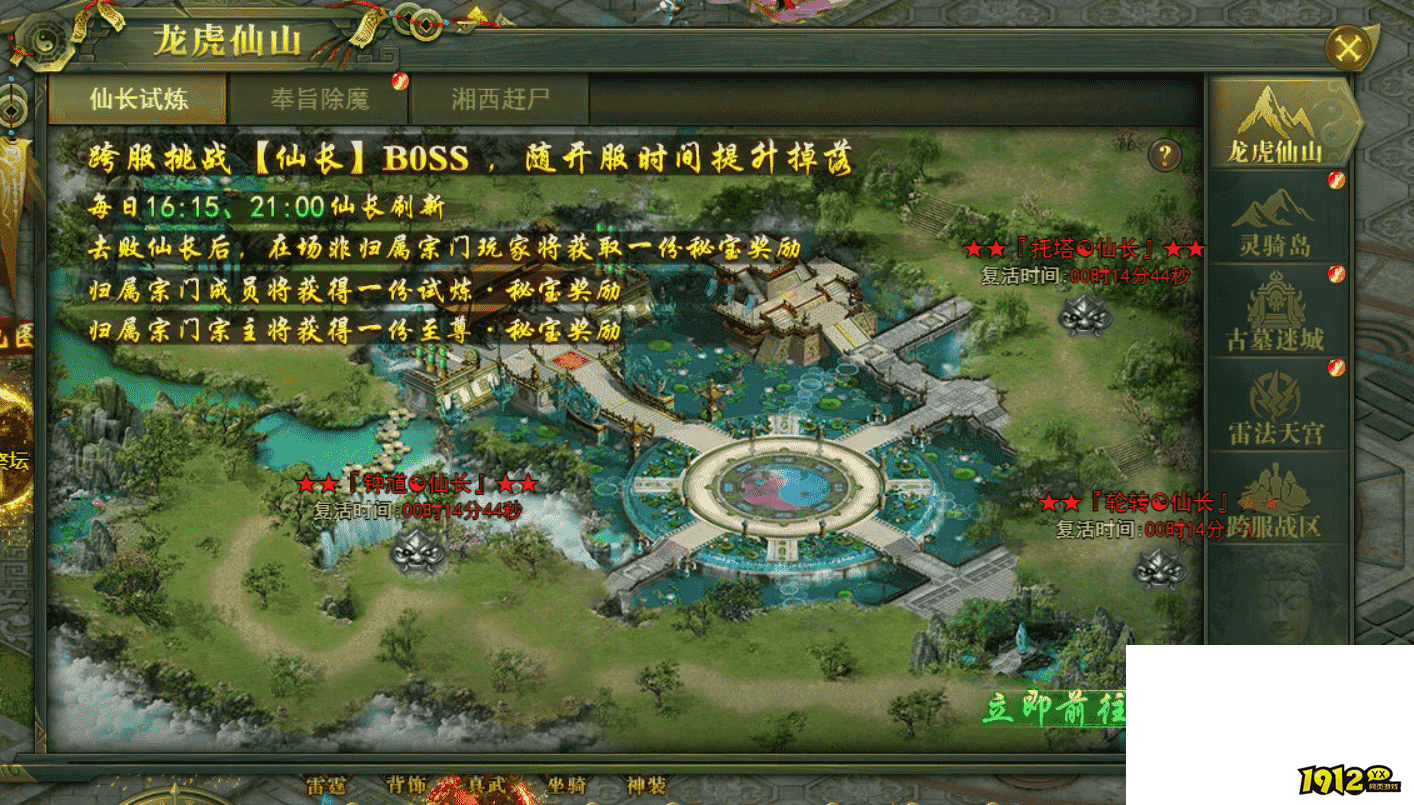Select the 托塔仙长 boss marker
The height and width of the screenshot is (805, 1414).
coord(1084,315)
